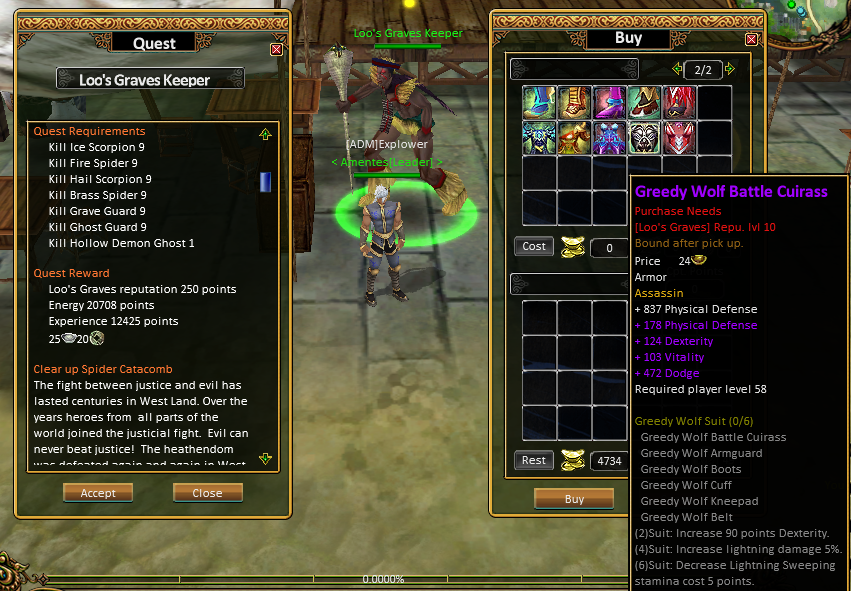Pick the purple high-heel boots item

point(609,102)
